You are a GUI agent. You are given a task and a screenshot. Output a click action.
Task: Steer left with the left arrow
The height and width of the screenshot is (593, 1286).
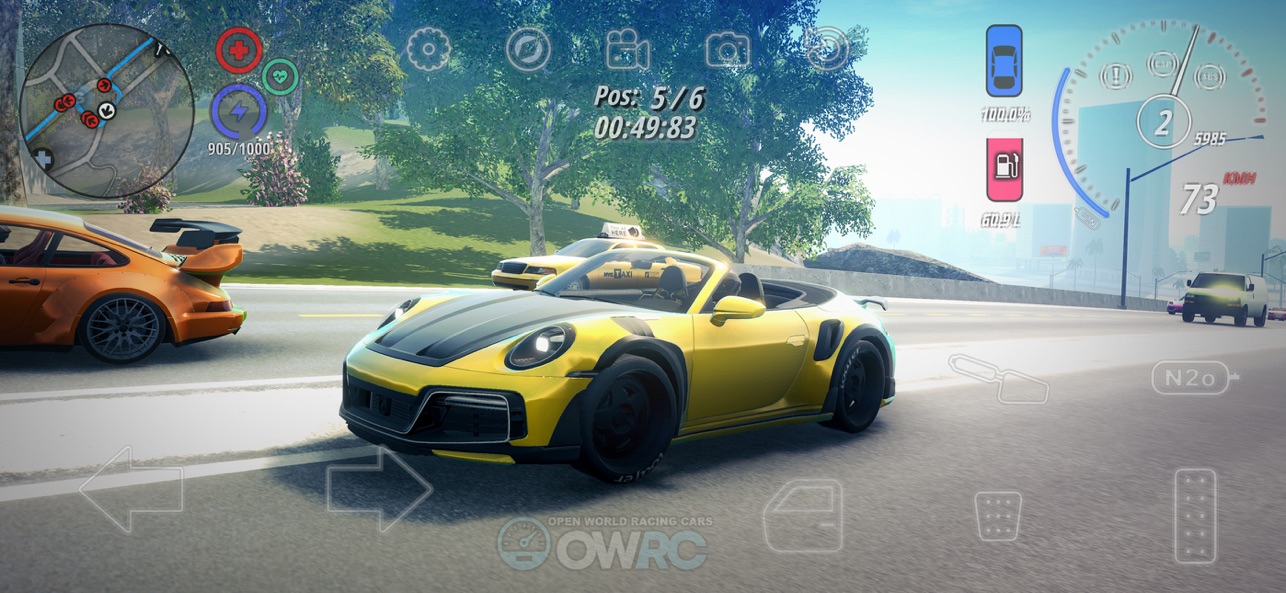tap(131, 489)
